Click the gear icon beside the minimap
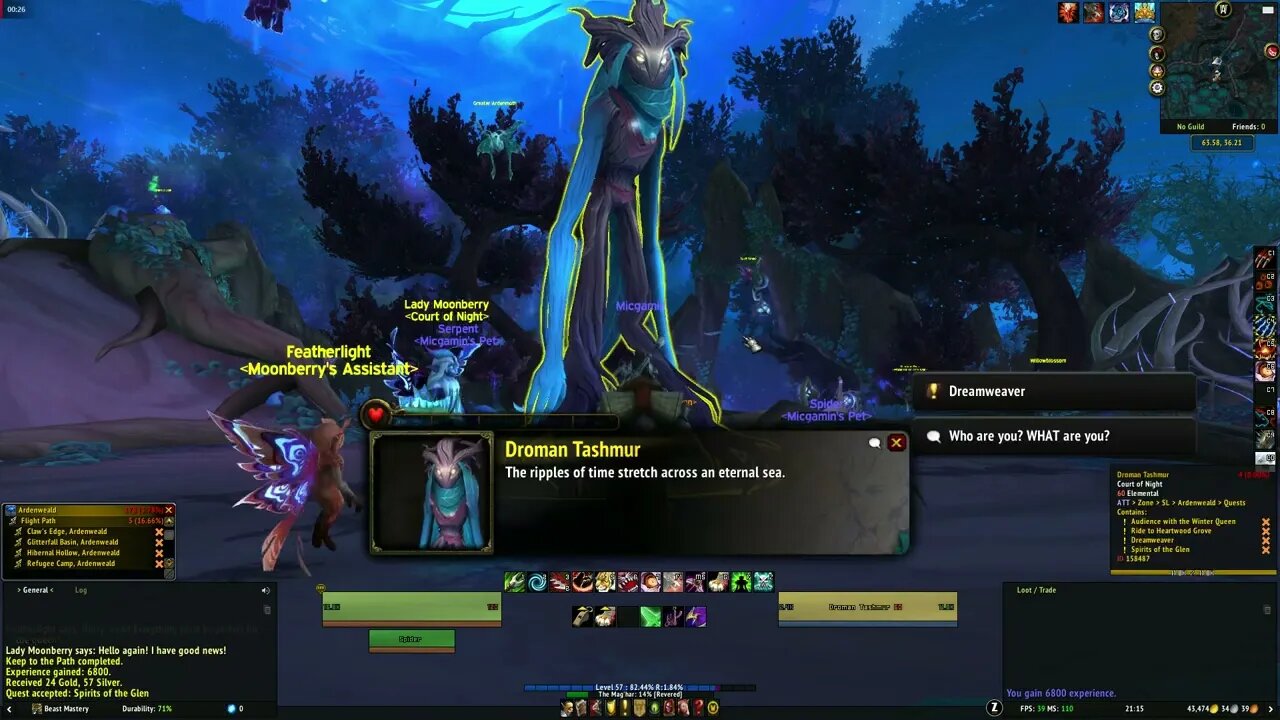Image resolution: width=1280 pixels, height=720 pixels. coord(1157,88)
